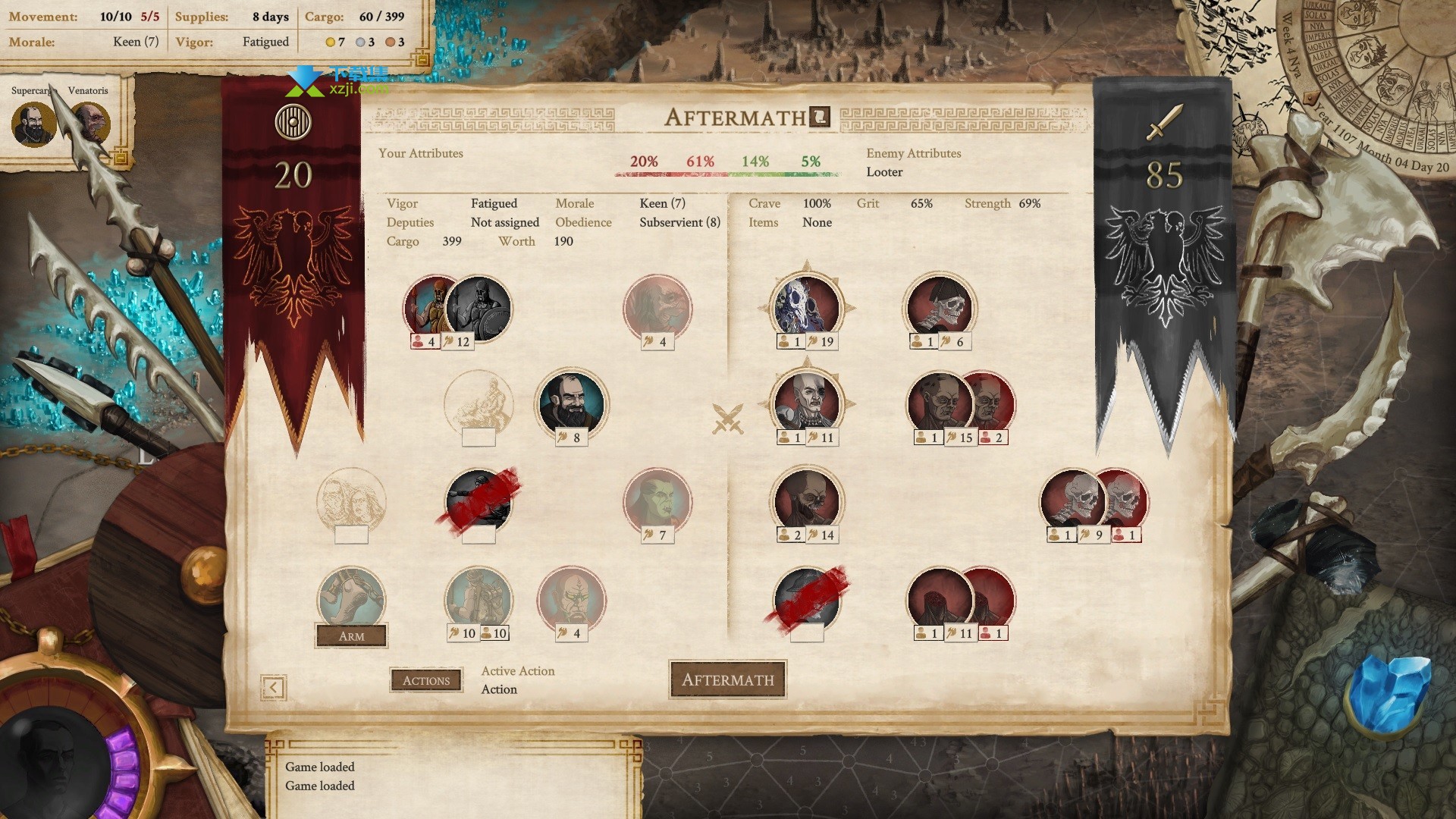Viewport: 1456px width, 819px height.
Task: Expand the top status panel corner button
Action: pos(422,59)
